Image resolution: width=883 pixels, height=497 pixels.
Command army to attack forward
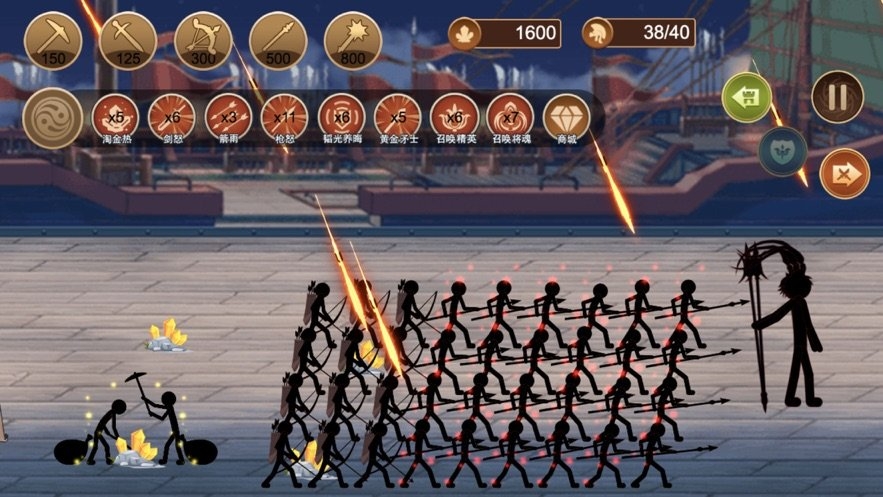click(x=844, y=173)
